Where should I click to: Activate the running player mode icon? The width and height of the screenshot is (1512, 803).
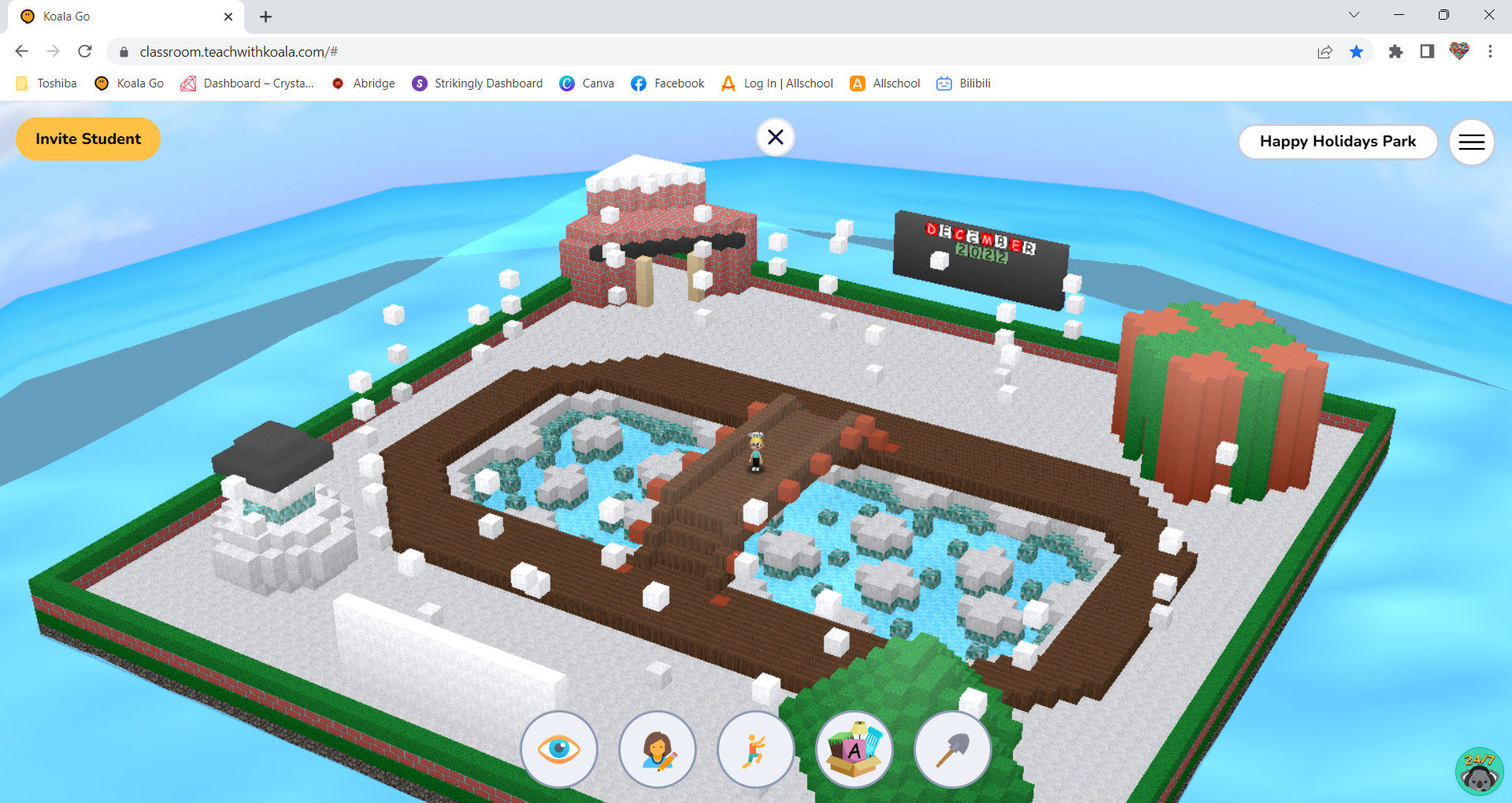pyautogui.click(x=756, y=749)
